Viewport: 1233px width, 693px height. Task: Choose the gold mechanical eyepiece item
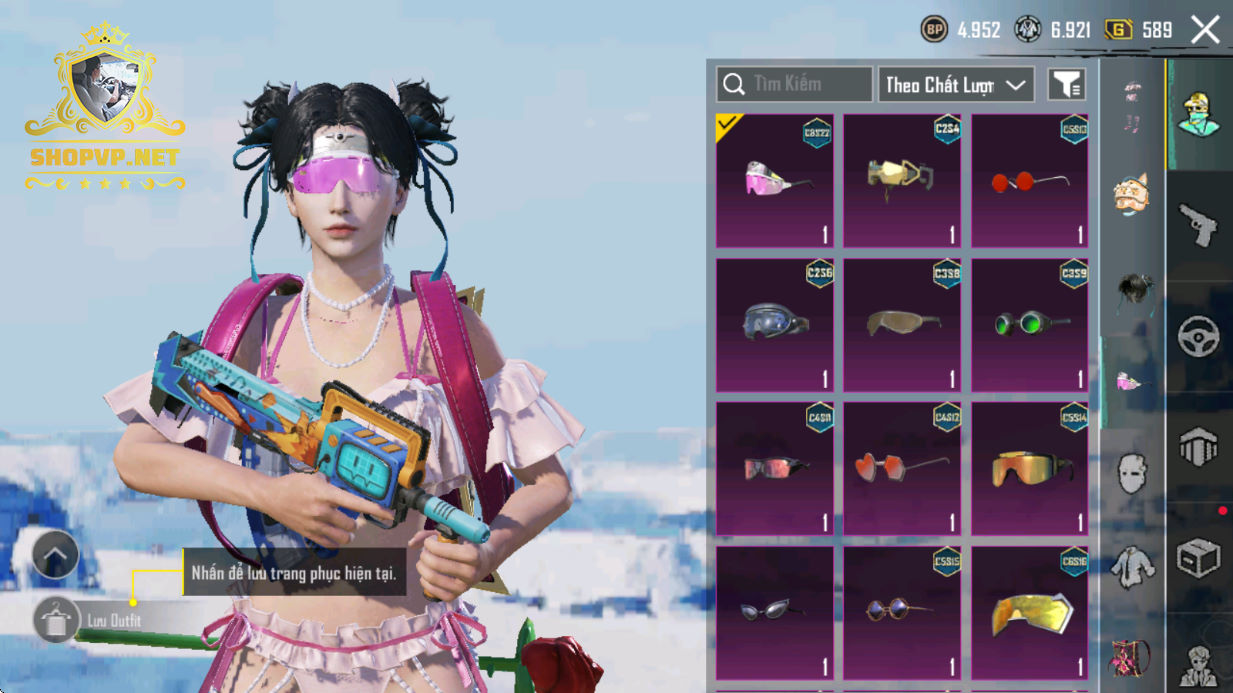(x=902, y=181)
